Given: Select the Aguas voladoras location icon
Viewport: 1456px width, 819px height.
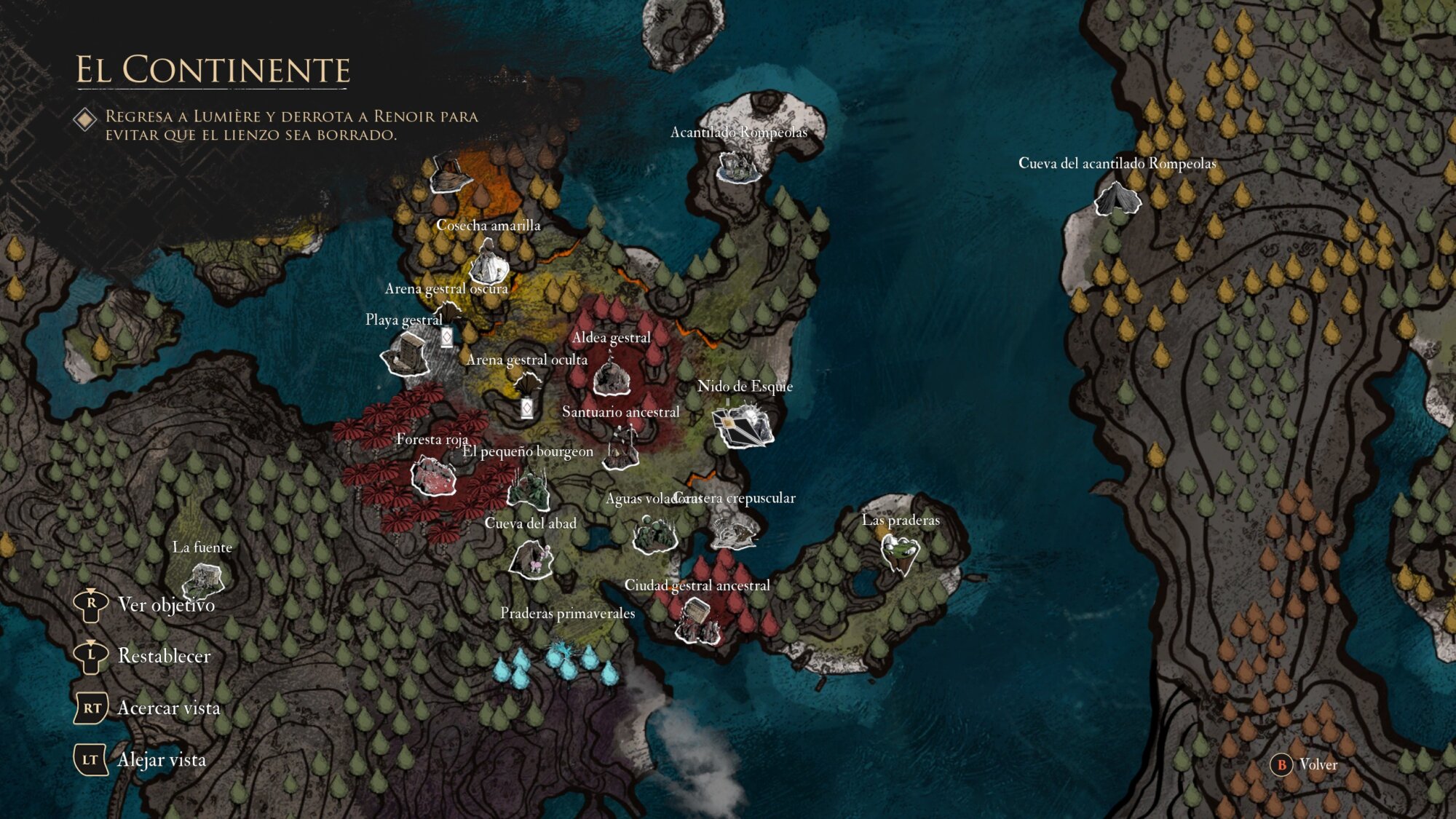Looking at the screenshot, I should click(654, 535).
